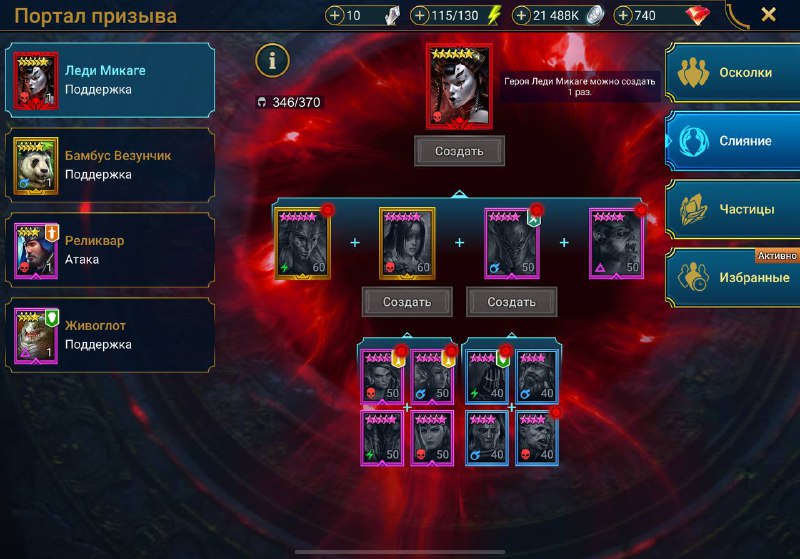The height and width of the screenshot is (559, 800).
Task: Create the Леди Микаге hero with top Создать
Action: (459, 151)
